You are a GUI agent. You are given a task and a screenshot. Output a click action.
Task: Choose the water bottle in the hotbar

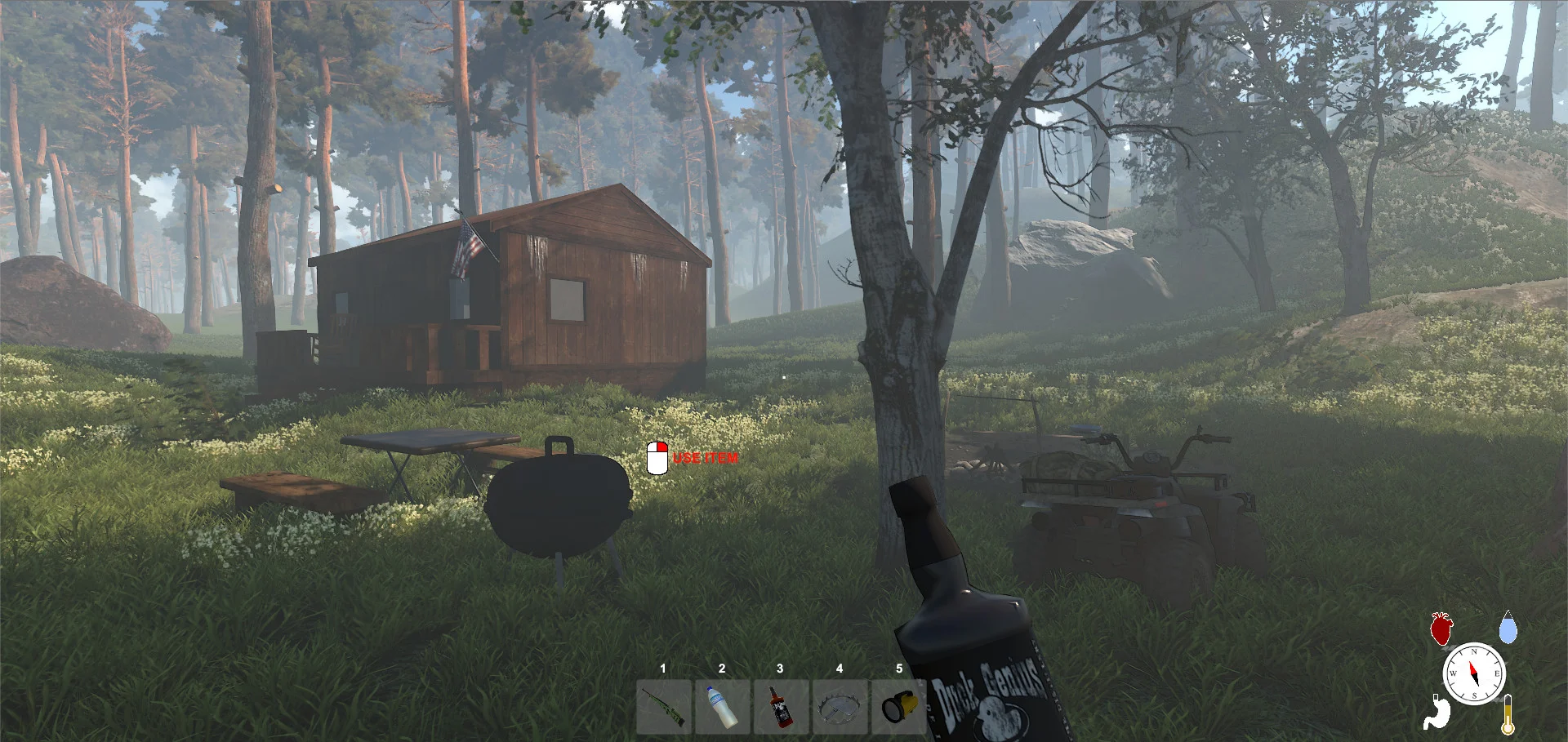click(722, 707)
